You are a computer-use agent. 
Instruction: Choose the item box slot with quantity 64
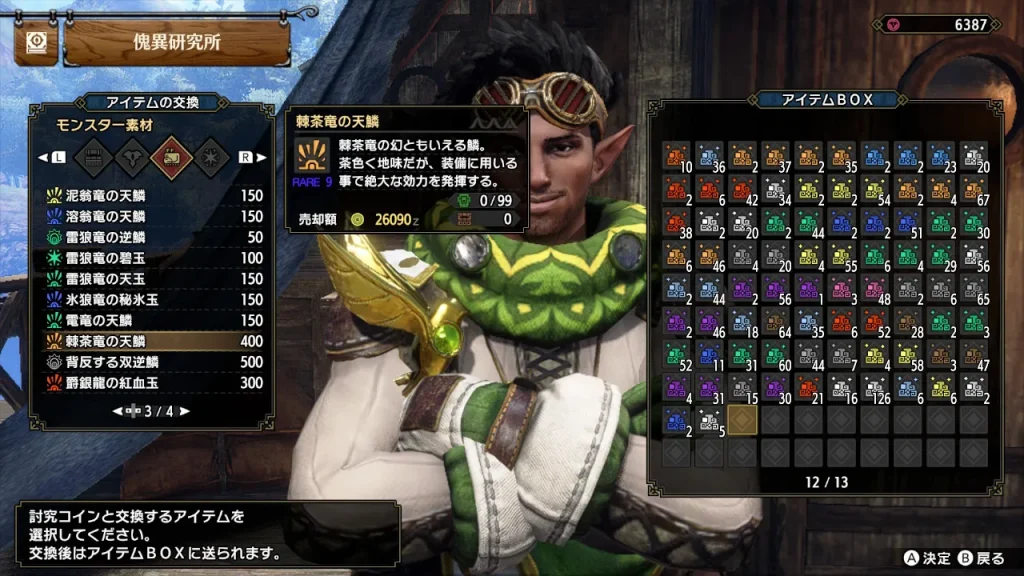pos(776,323)
